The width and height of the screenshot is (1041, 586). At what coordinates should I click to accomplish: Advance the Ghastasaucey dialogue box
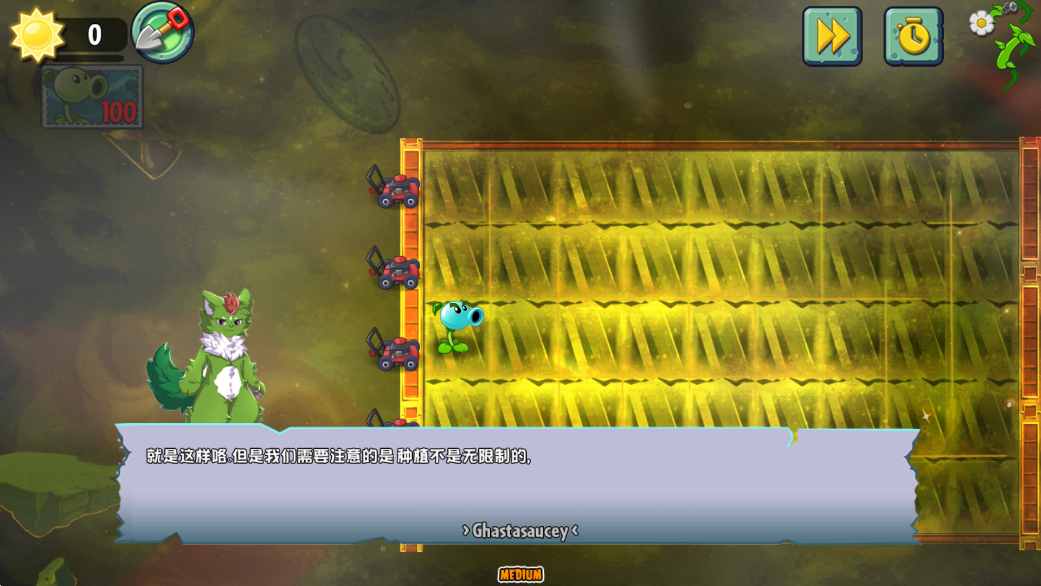(517, 485)
